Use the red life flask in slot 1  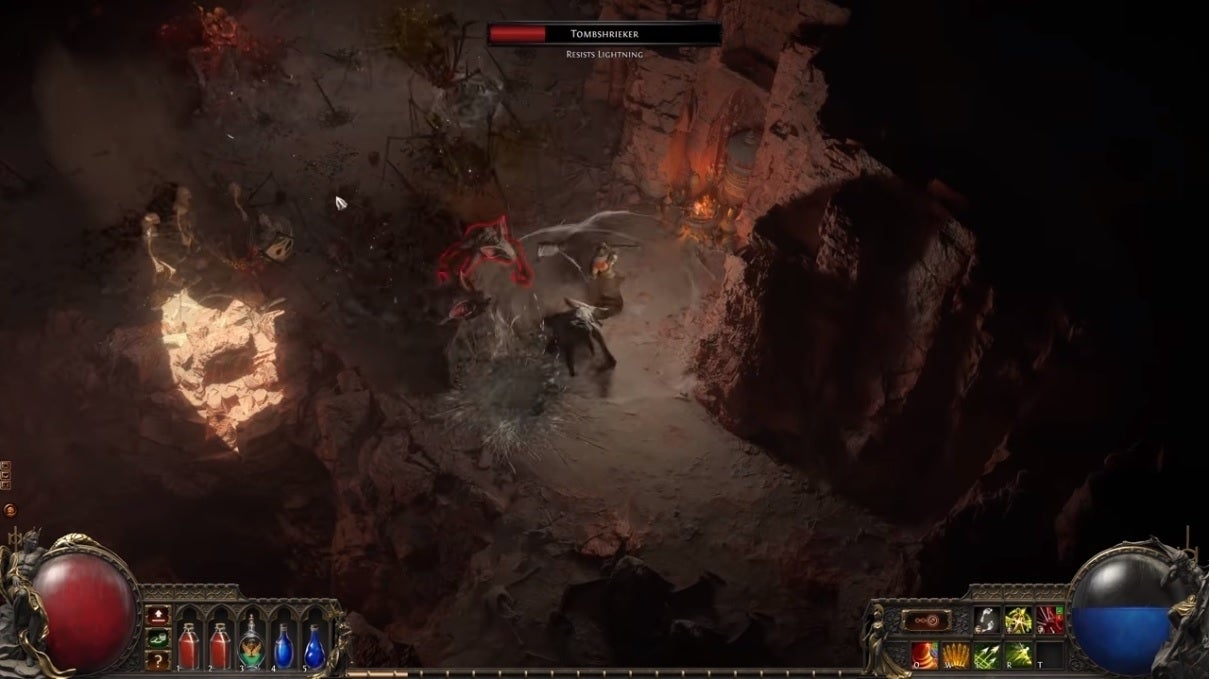(x=188, y=643)
